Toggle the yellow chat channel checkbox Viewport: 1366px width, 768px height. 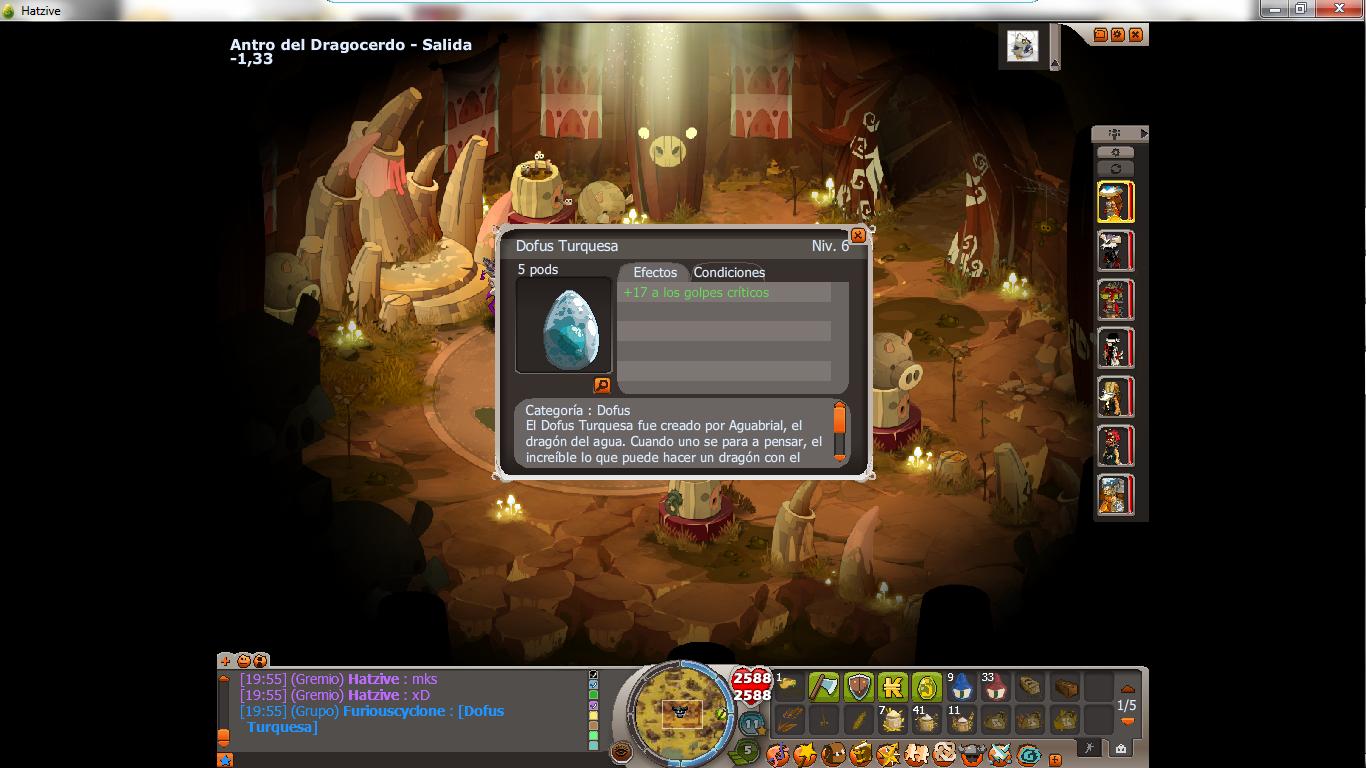point(594,714)
